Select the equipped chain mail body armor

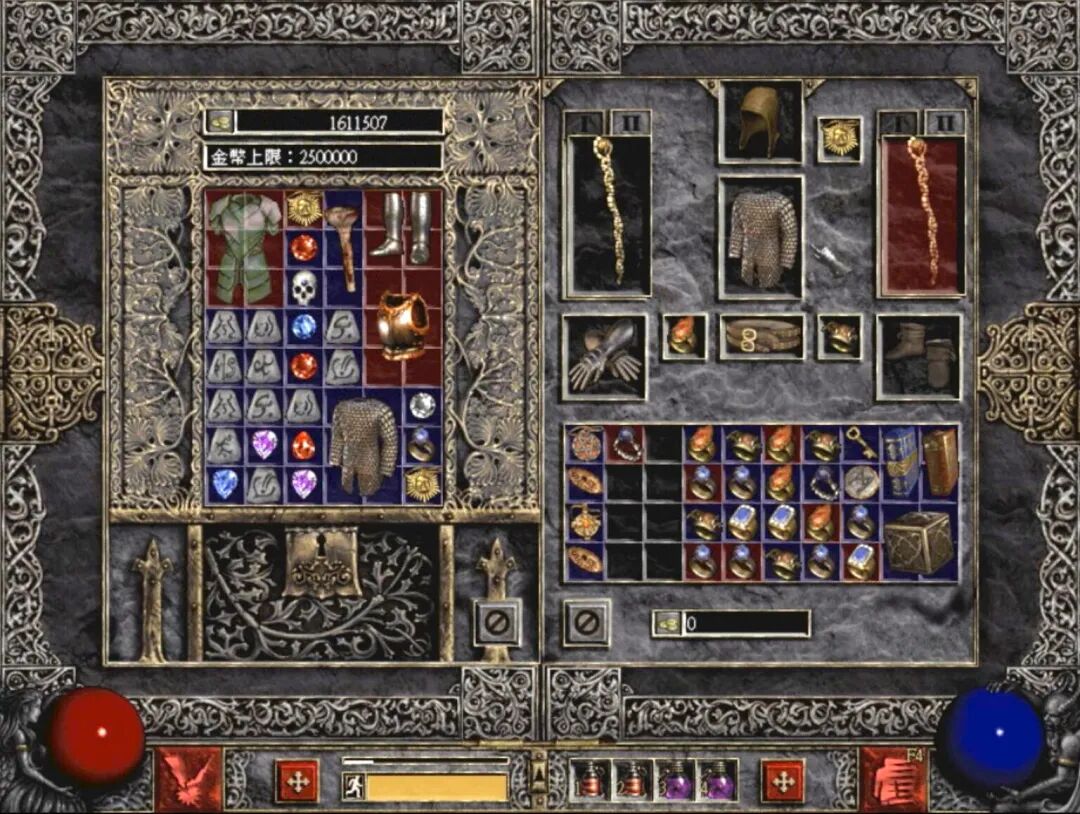[x=761, y=237]
